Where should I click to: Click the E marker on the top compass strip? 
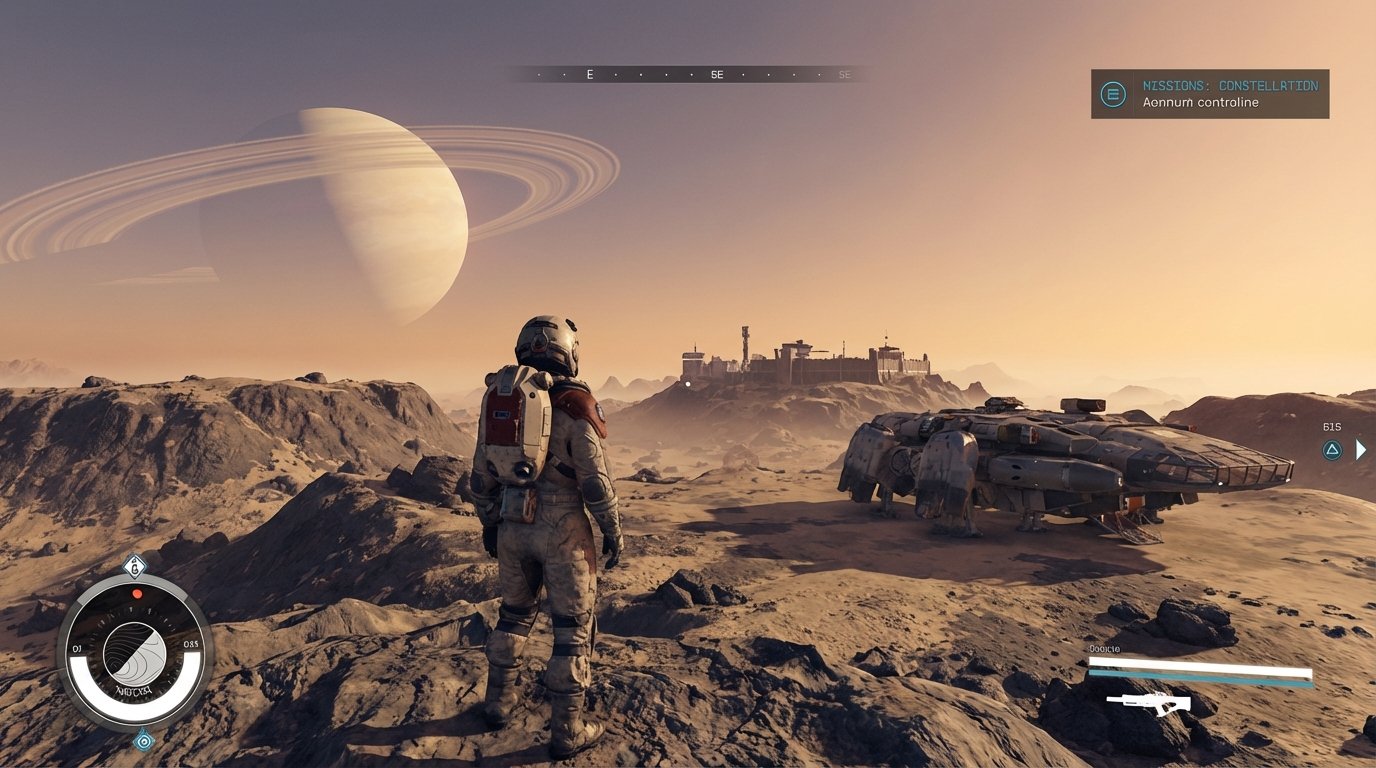(589, 74)
